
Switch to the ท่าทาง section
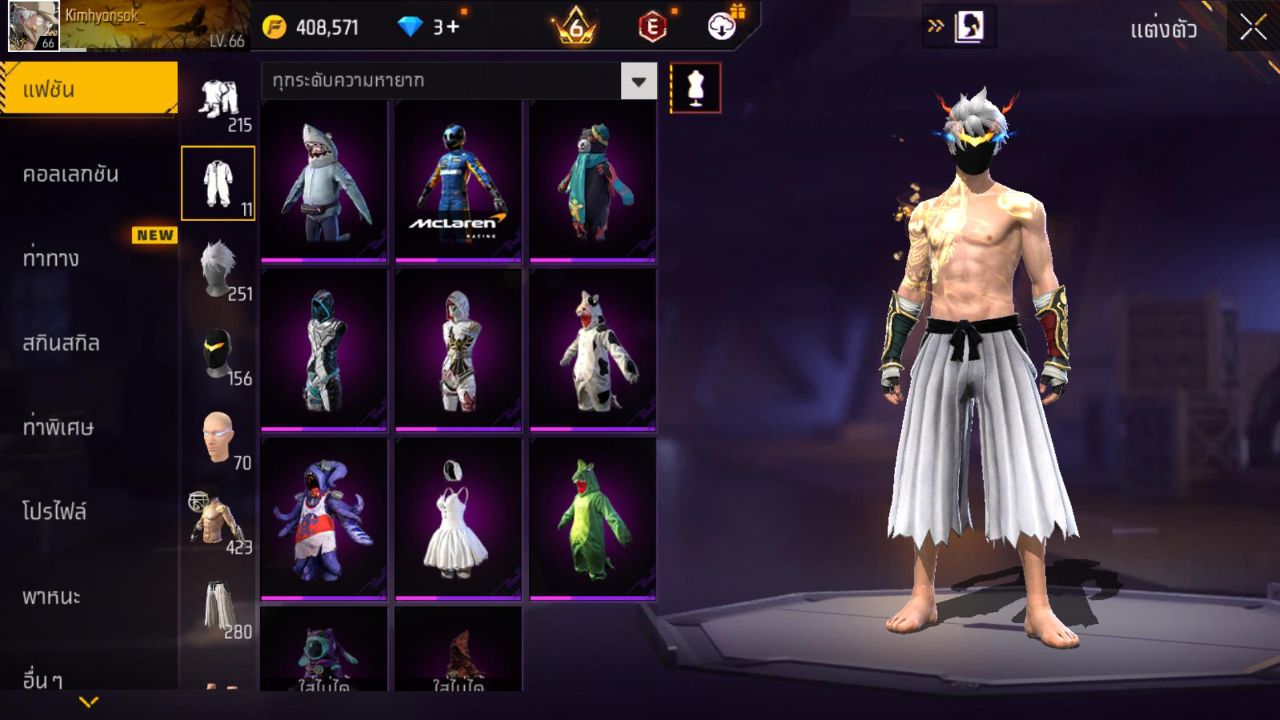tap(52, 259)
